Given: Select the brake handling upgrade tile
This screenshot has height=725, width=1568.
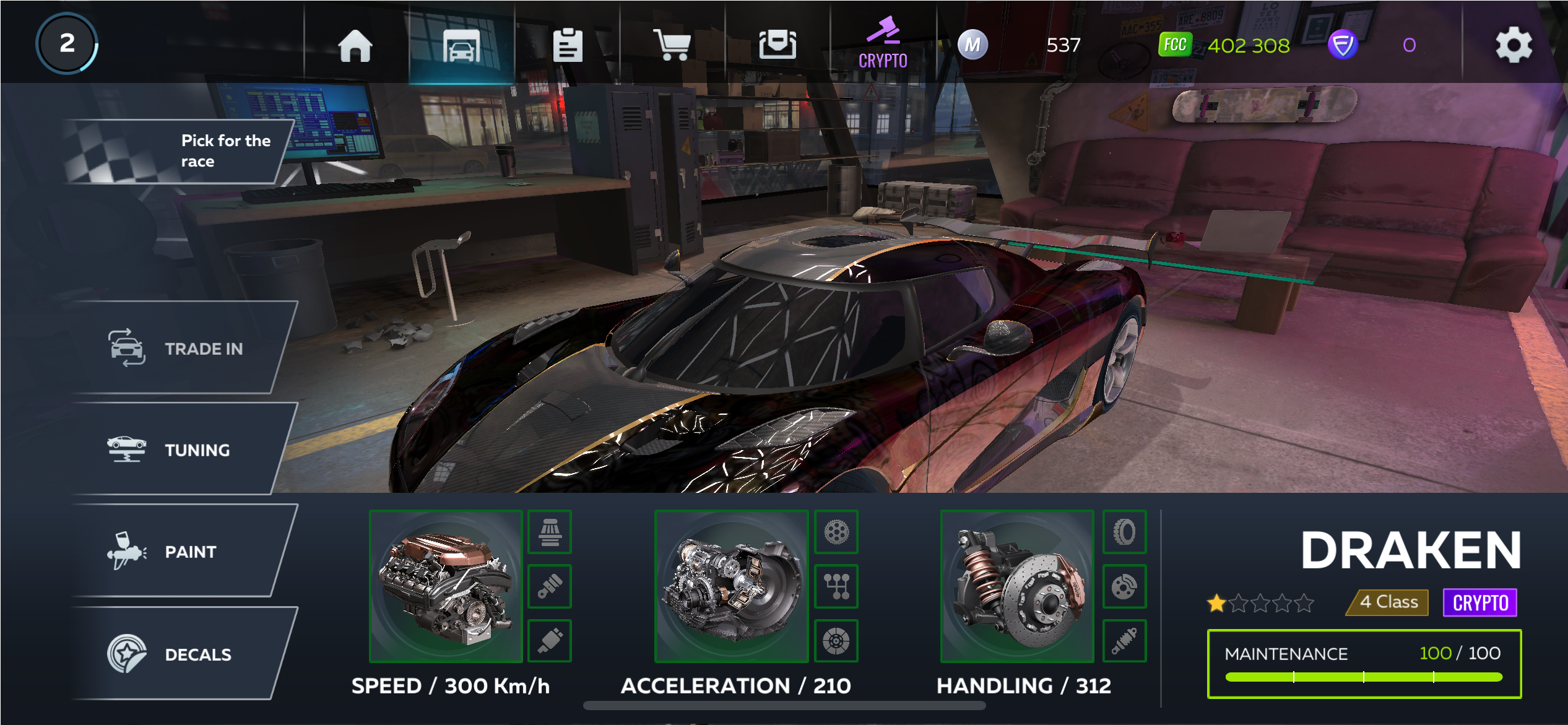Looking at the screenshot, I should 1017,586.
